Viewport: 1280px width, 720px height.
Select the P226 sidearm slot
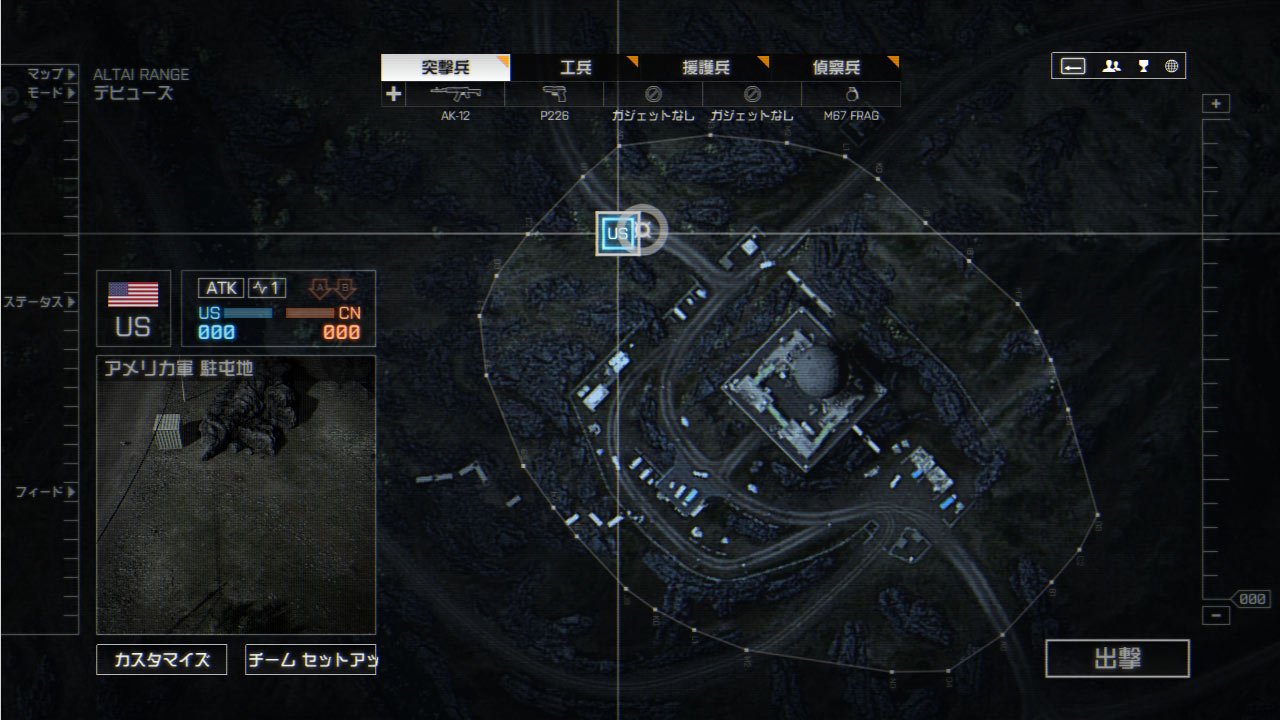[x=554, y=95]
